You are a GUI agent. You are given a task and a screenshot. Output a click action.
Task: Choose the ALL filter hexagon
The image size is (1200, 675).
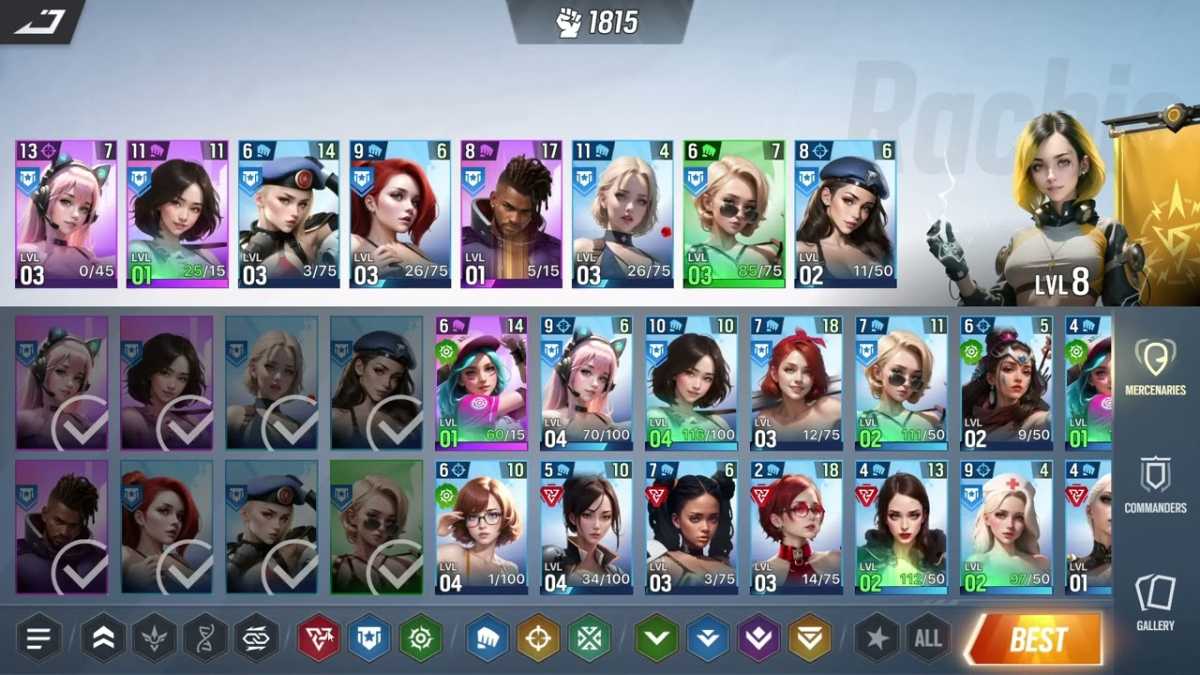pos(928,638)
